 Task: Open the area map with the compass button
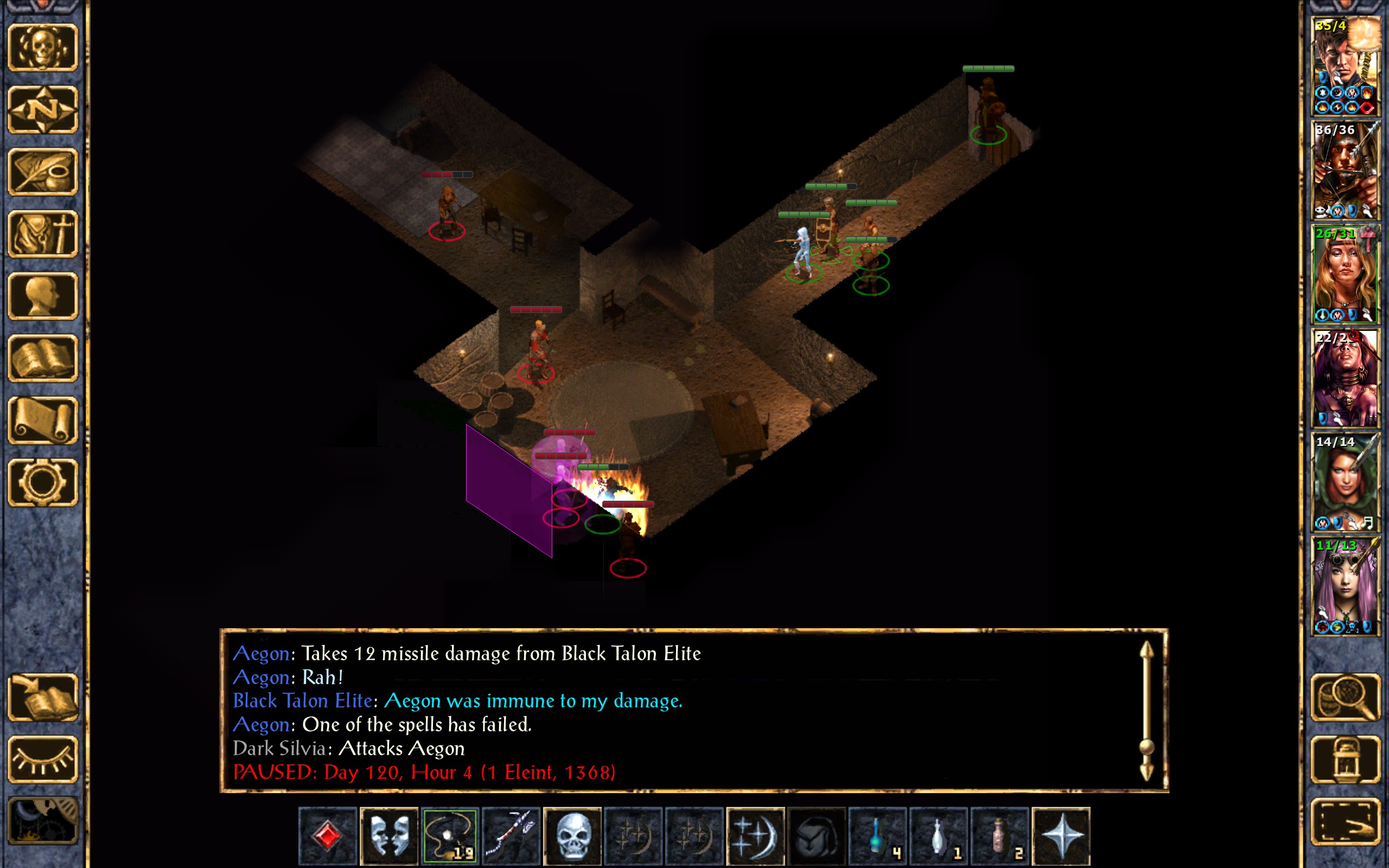pyautogui.click(x=42, y=109)
